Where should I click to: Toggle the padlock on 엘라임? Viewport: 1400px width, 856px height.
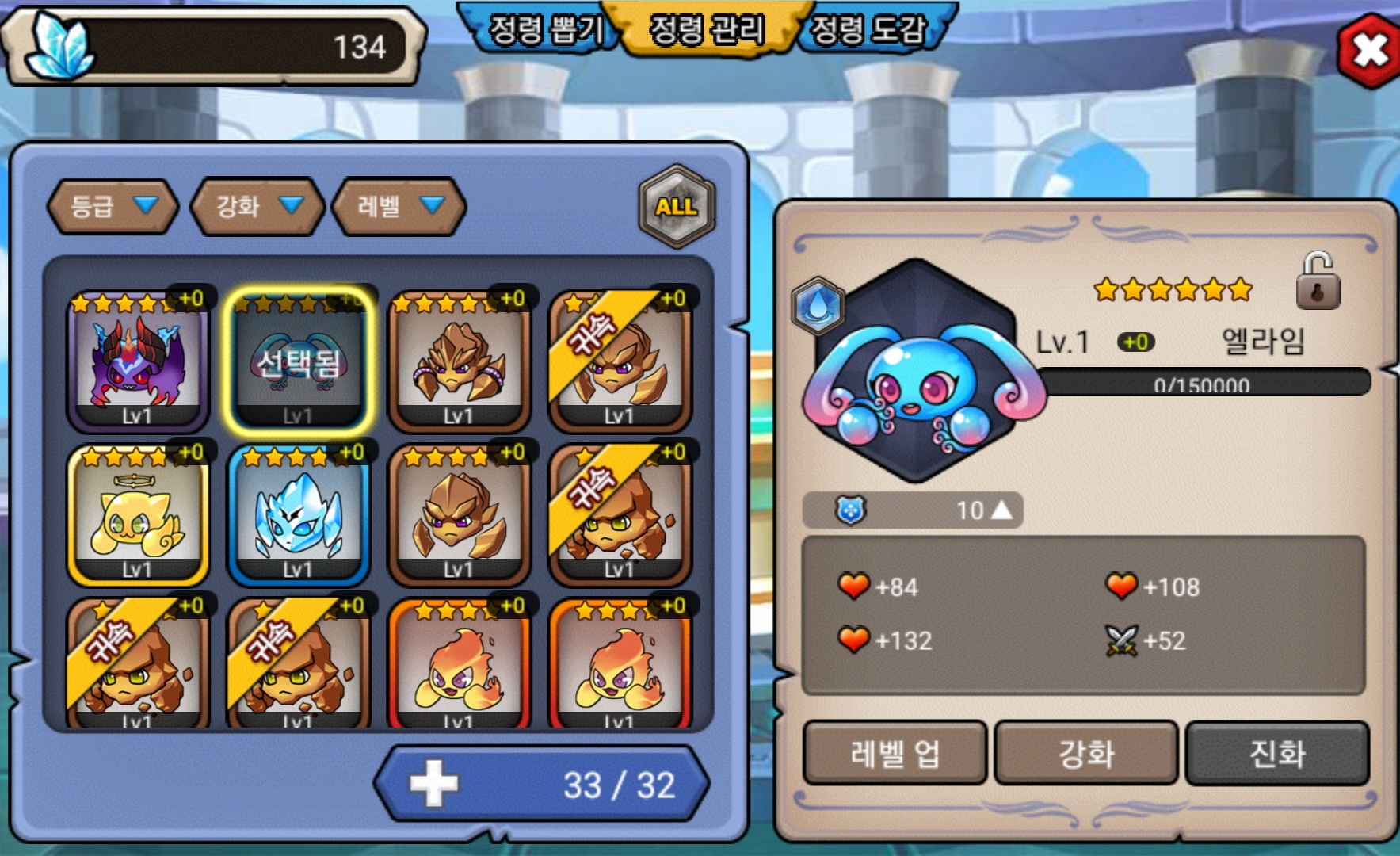tap(1317, 282)
